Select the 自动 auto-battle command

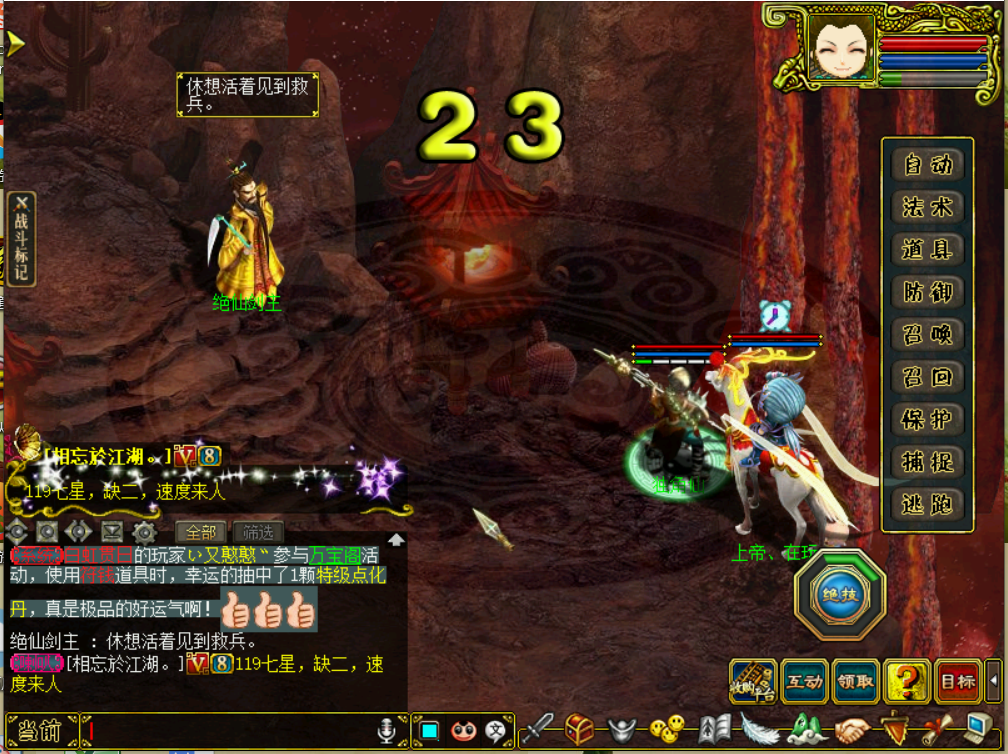pyautogui.click(x=928, y=164)
